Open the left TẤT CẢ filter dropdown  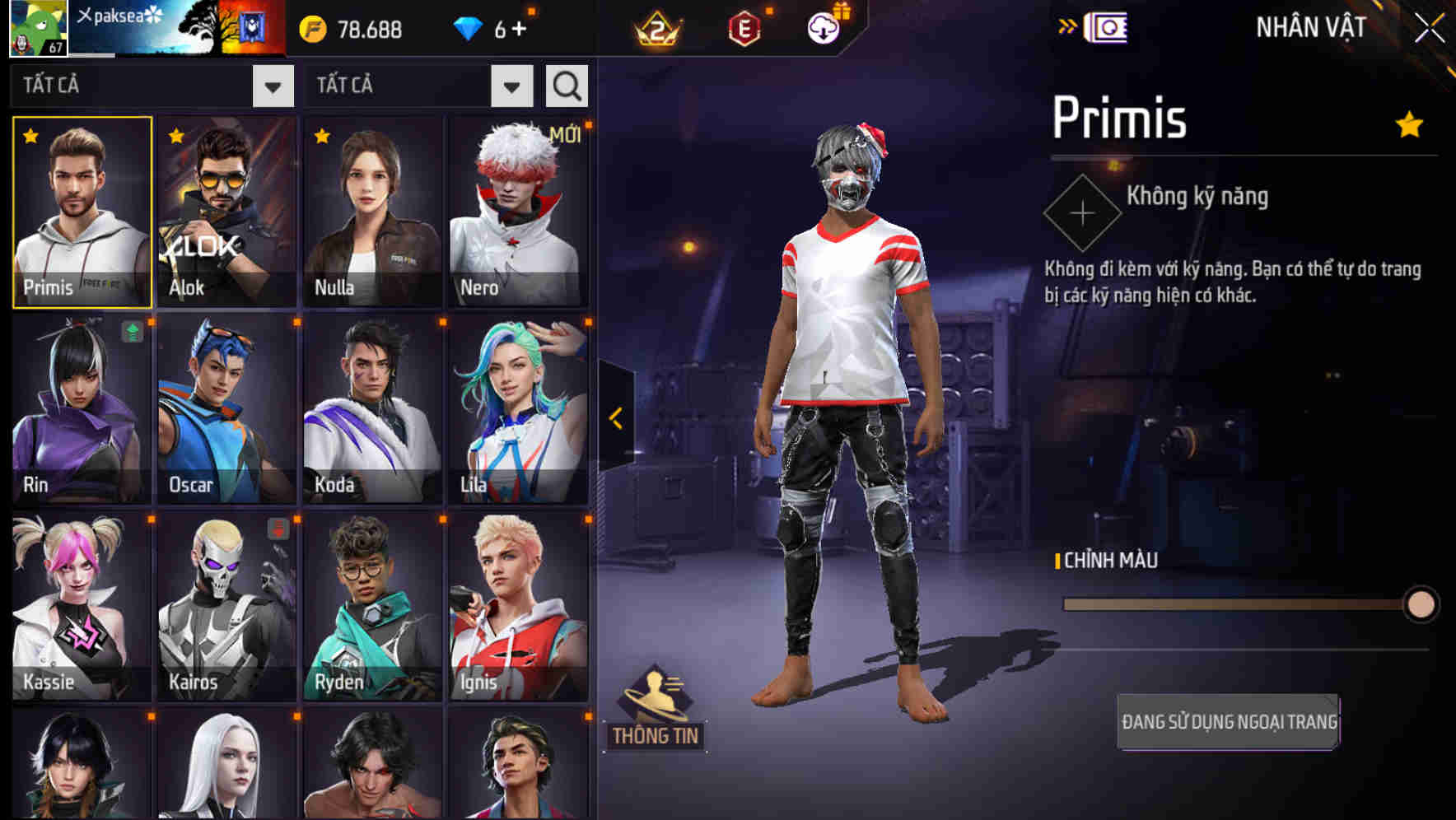coord(275,86)
